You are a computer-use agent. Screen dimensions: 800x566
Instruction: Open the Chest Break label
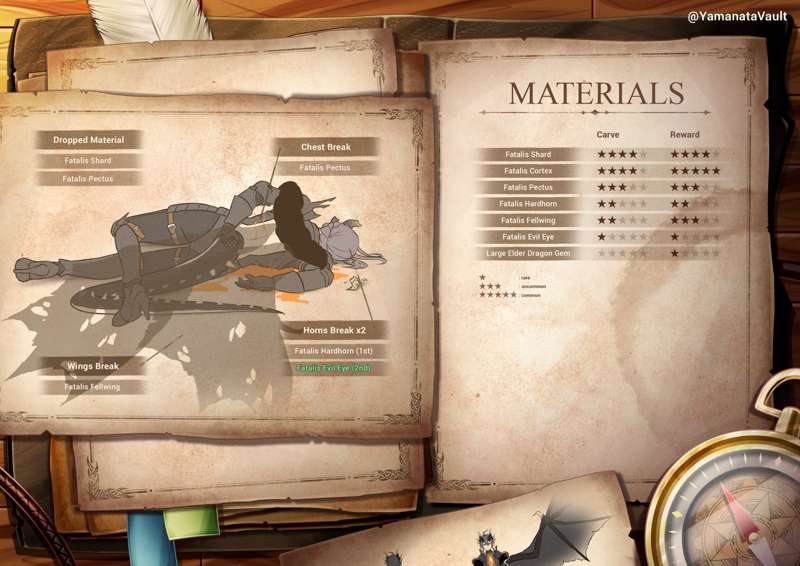click(326, 147)
